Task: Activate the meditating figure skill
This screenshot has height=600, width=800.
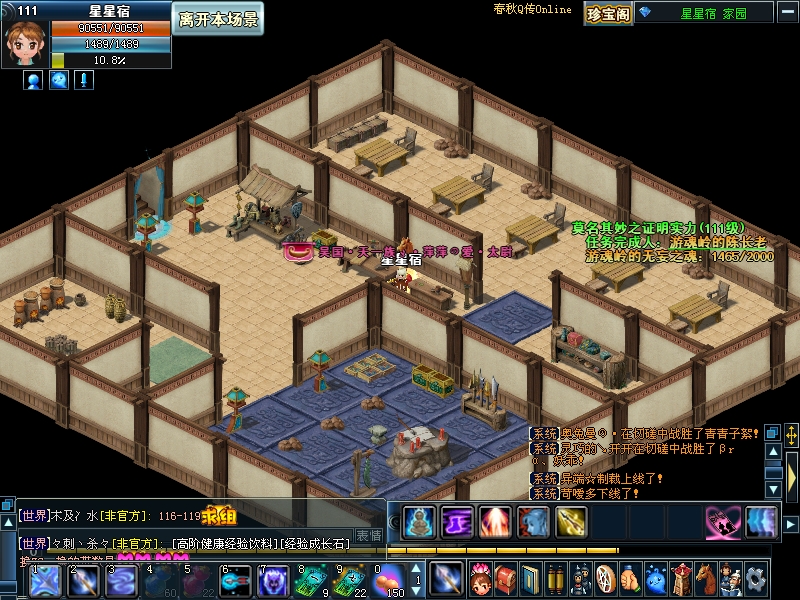Action: tap(419, 521)
